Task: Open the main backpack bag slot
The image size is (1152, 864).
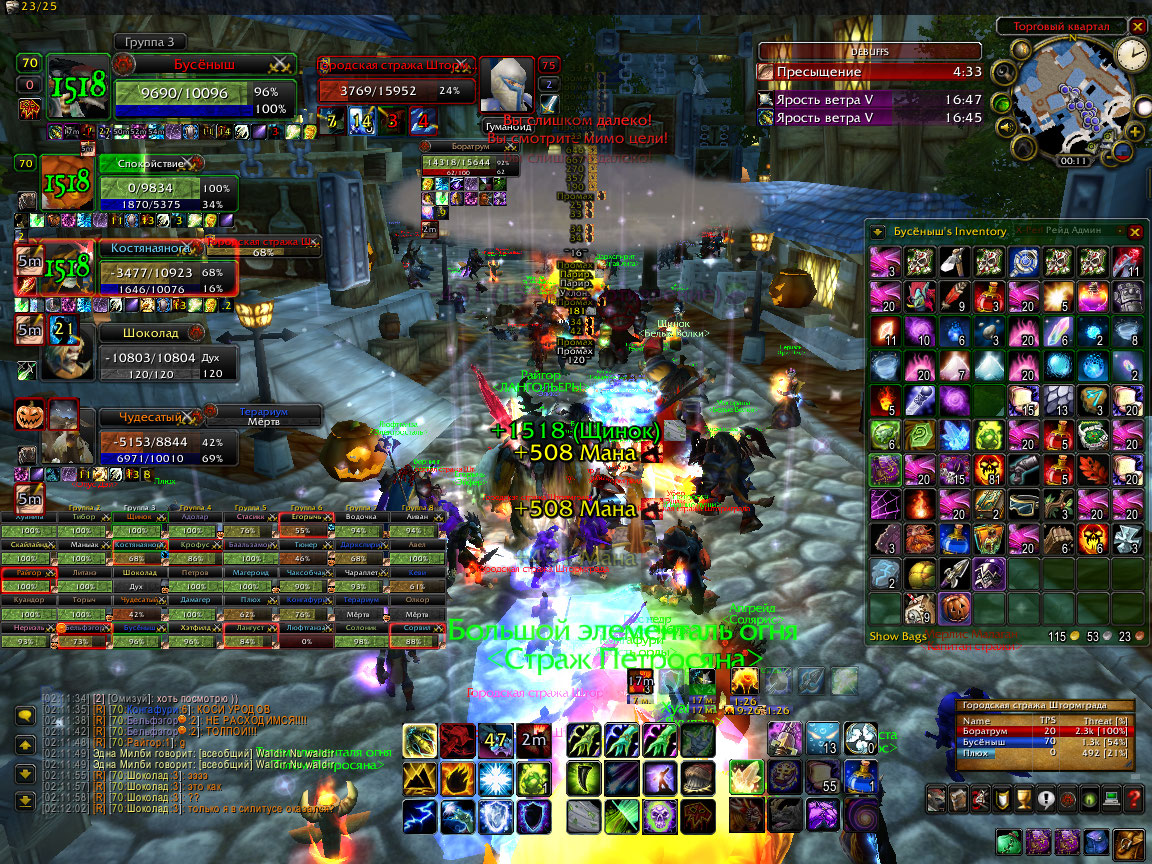Action: [x=1130, y=842]
